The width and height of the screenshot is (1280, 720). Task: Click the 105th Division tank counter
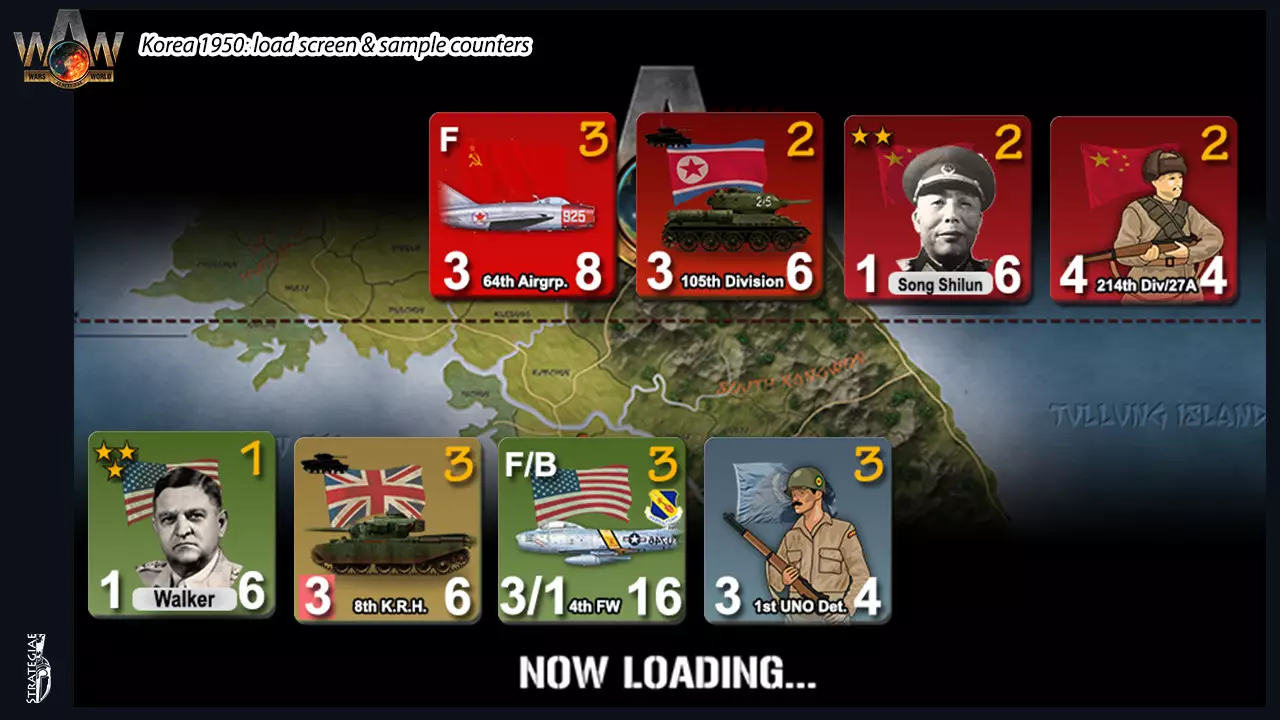(729, 205)
